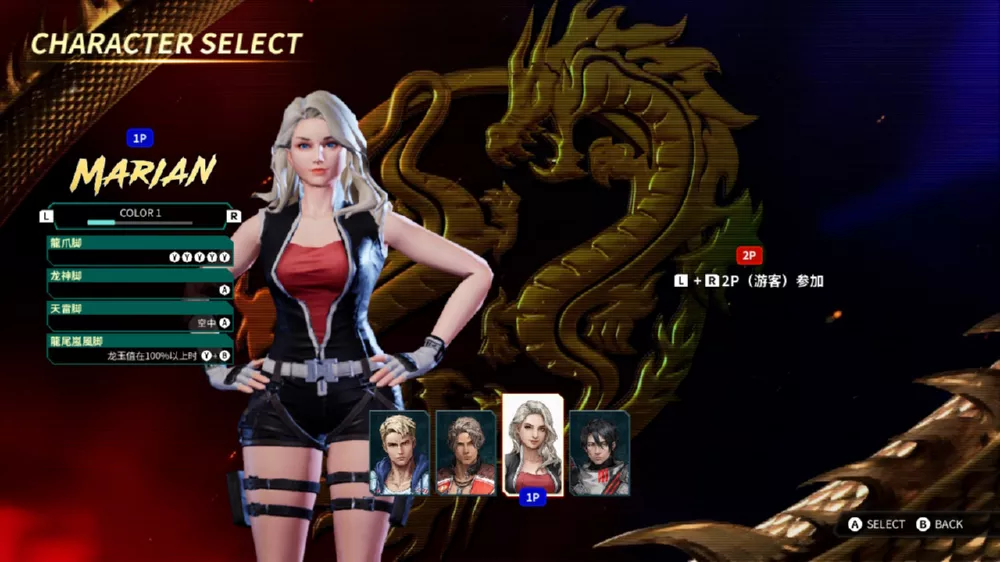Select the blond man in blue jacket portrait

click(399, 452)
